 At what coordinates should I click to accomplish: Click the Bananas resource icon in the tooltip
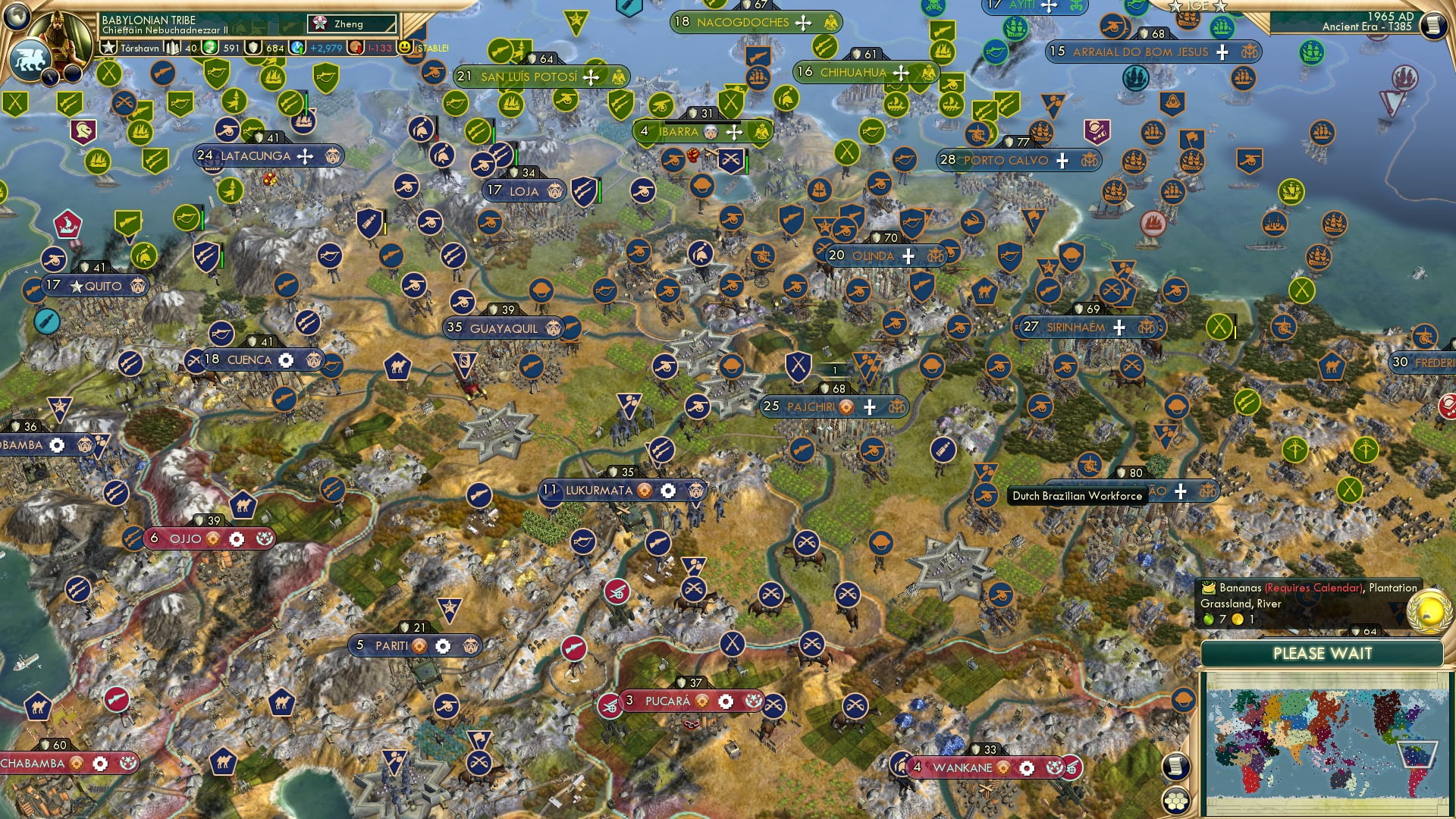click(x=1208, y=588)
